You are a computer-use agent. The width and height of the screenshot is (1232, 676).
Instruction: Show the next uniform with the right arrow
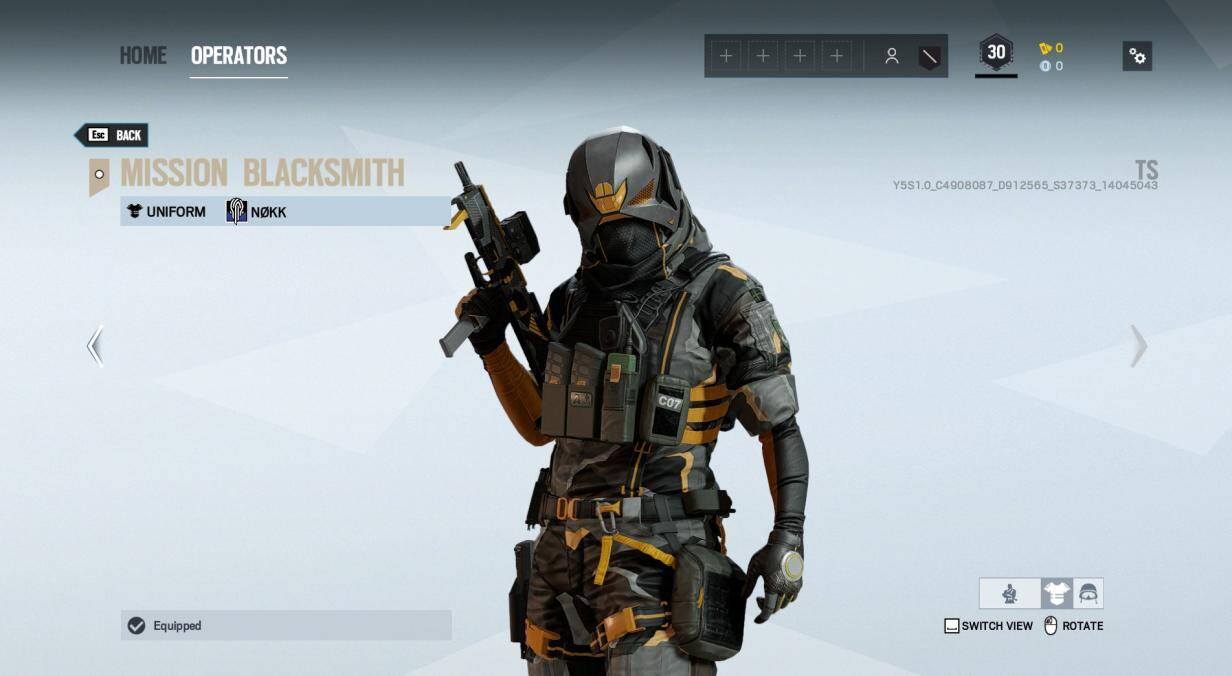(x=1138, y=346)
